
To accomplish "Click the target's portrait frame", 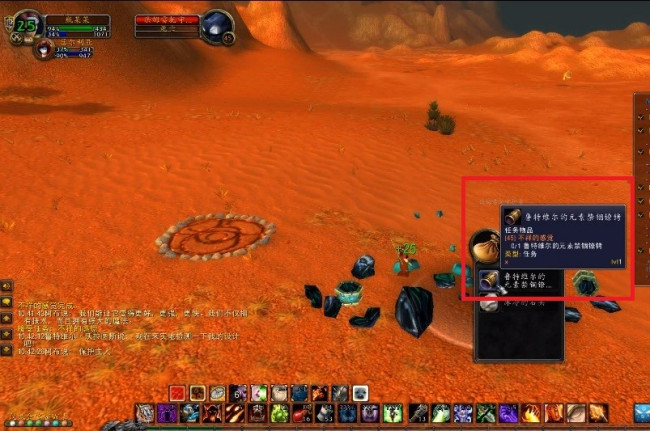I will coord(217,26).
